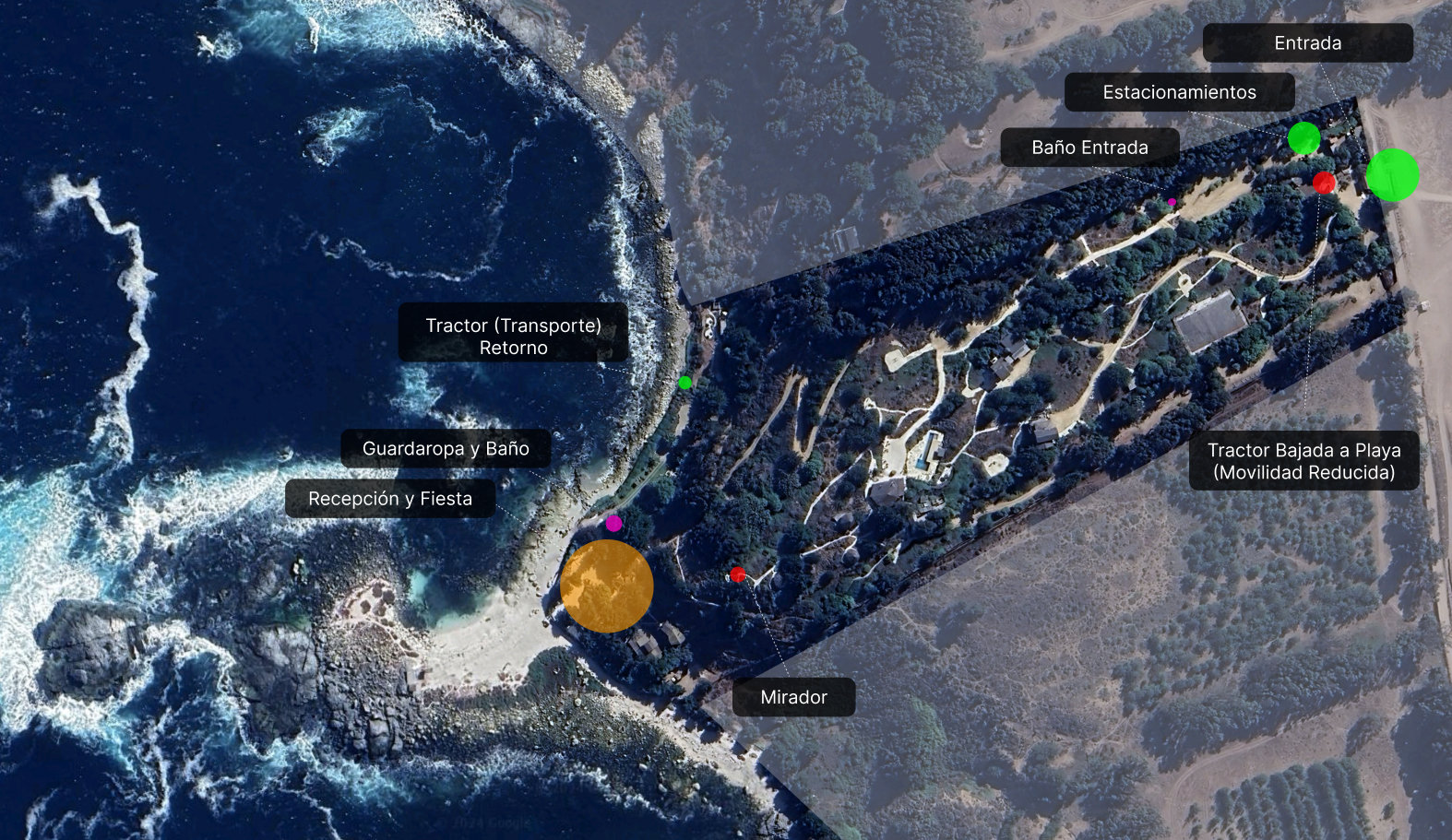This screenshot has width=1452, height=840.
Task: Choose the Baño Entrada label
Action: (1089, 148)
